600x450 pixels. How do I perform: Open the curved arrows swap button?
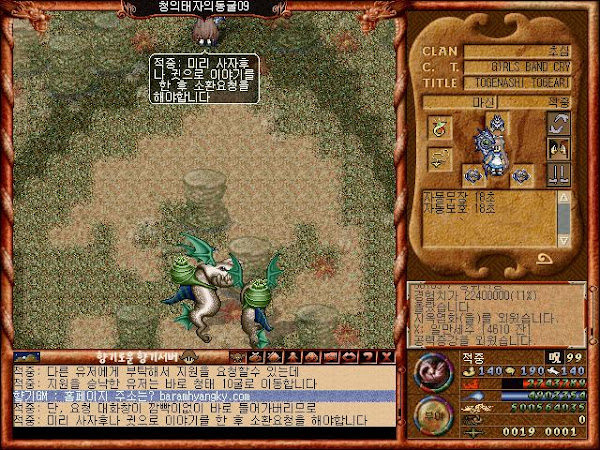pos(558,125)
